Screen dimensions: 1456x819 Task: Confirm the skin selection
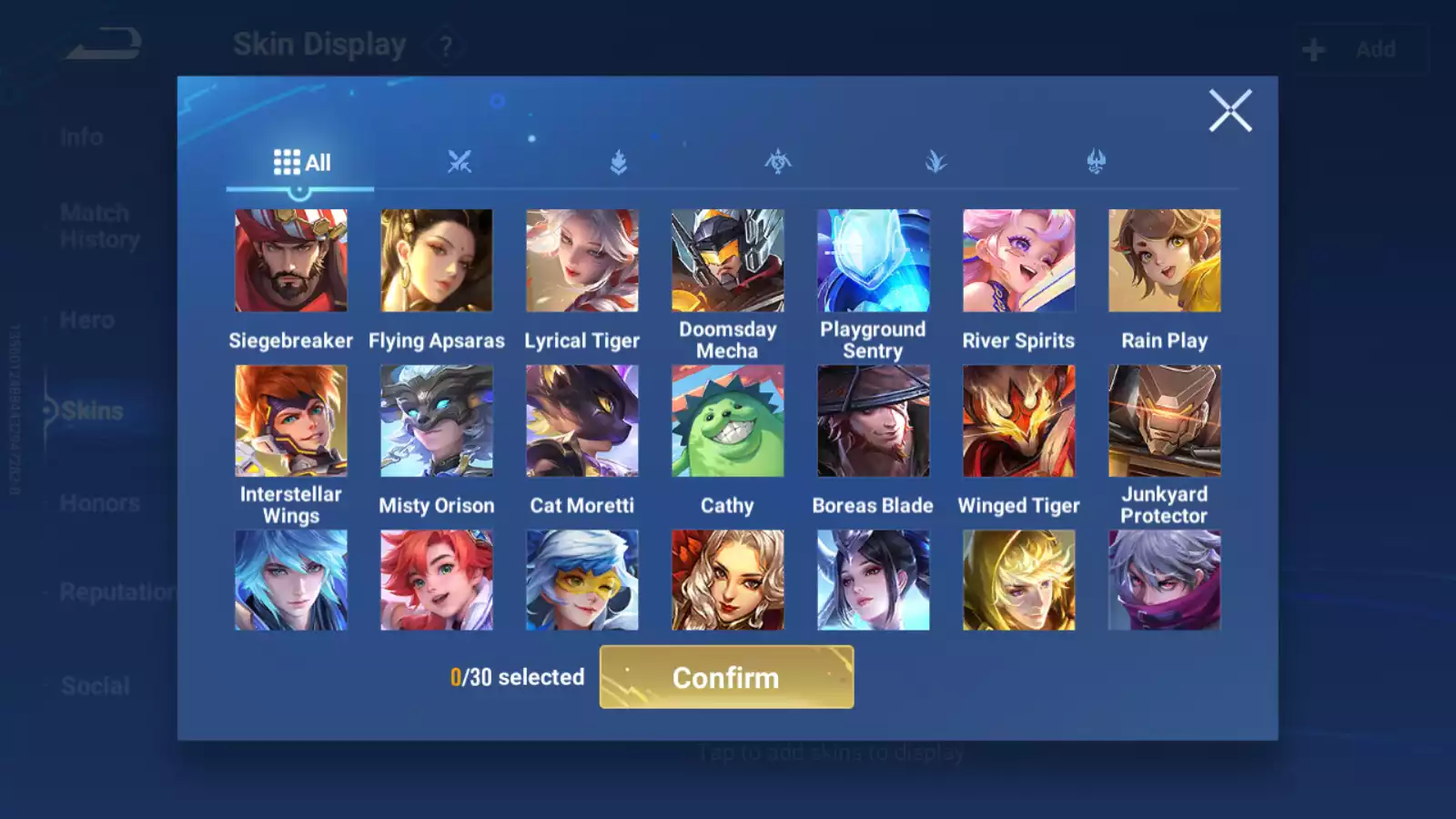[726, 677]
